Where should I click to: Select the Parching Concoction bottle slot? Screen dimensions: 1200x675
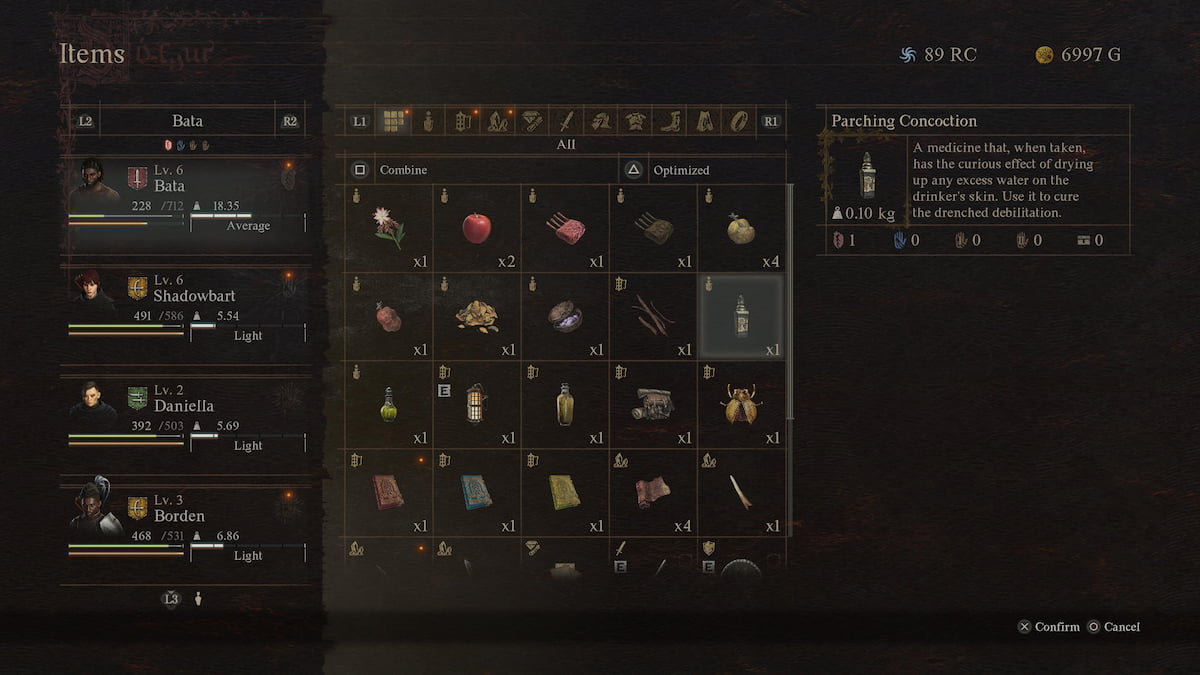(741, 317)
